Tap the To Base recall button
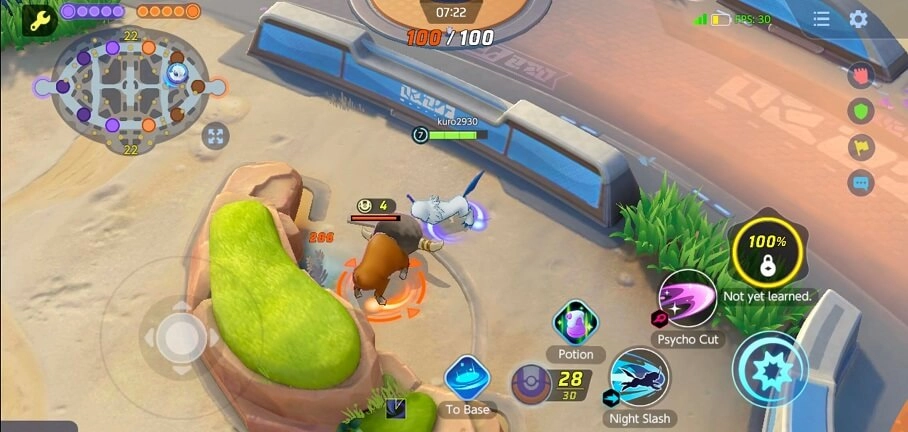This screenshot has width=908, height=432. (466, 379)
